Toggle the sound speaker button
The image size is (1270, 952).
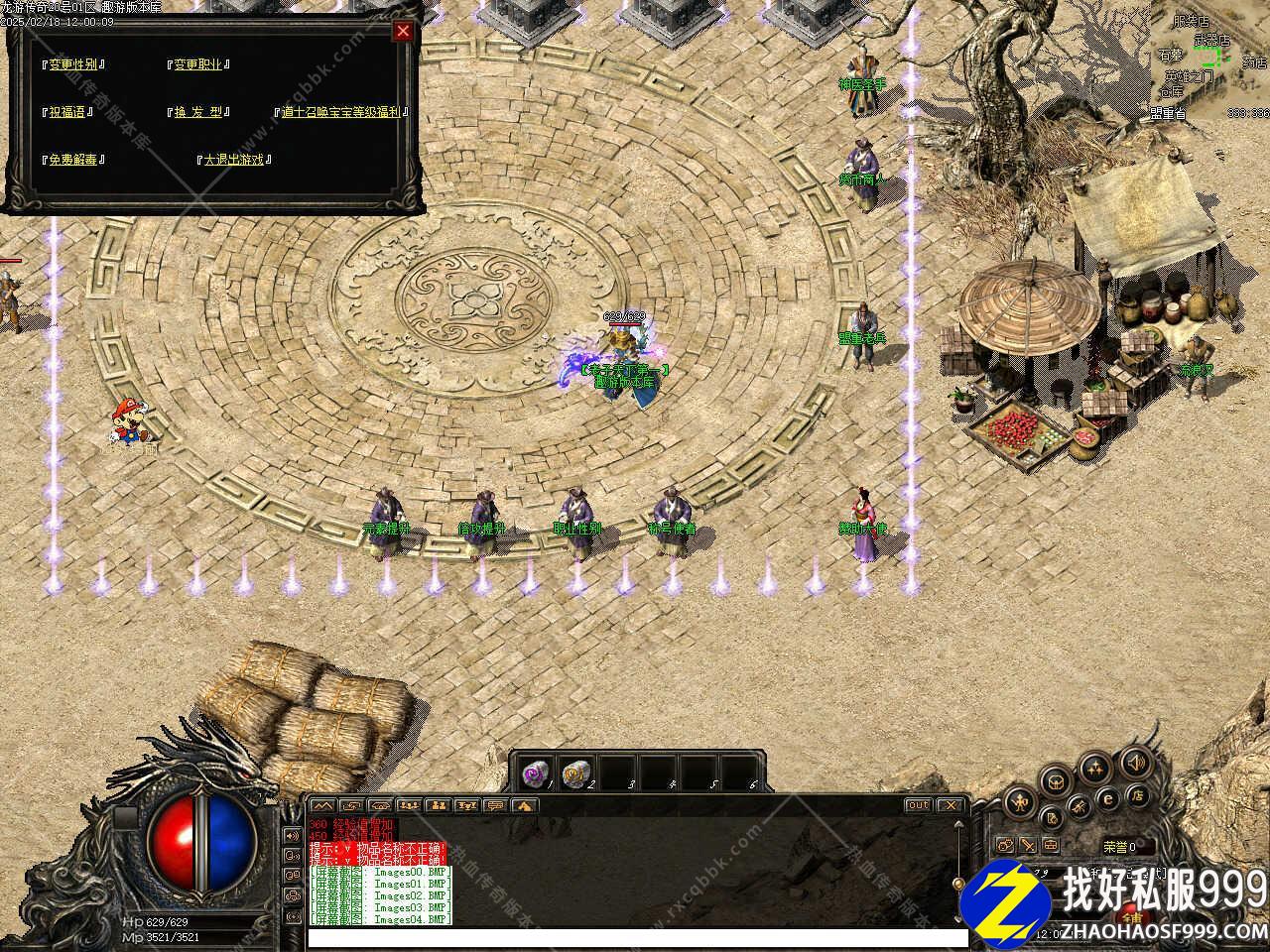point(1134,763)
